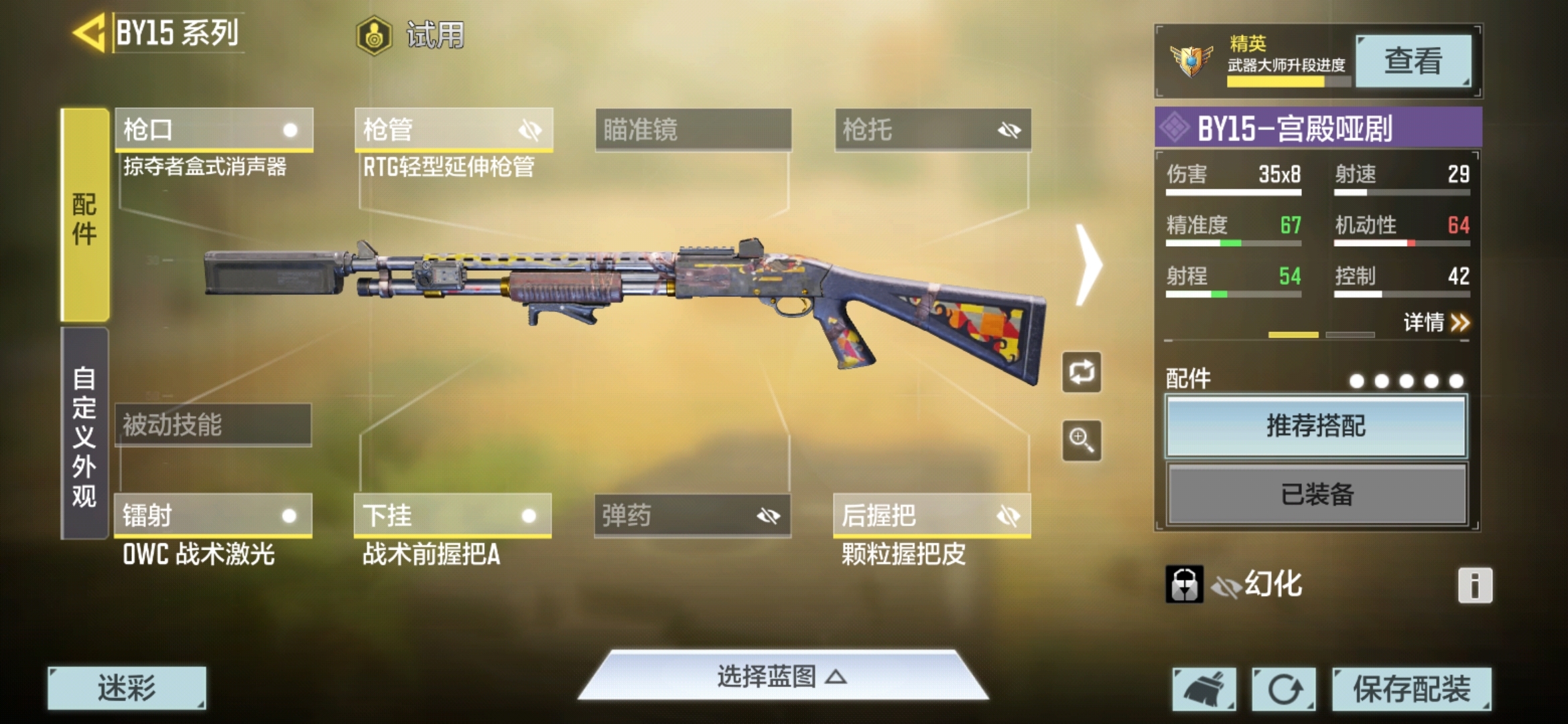The height and width of the screenshot is (724, 1568).
Task: Open the 镭射 laser attachment slot
Action: click(213, 516)
